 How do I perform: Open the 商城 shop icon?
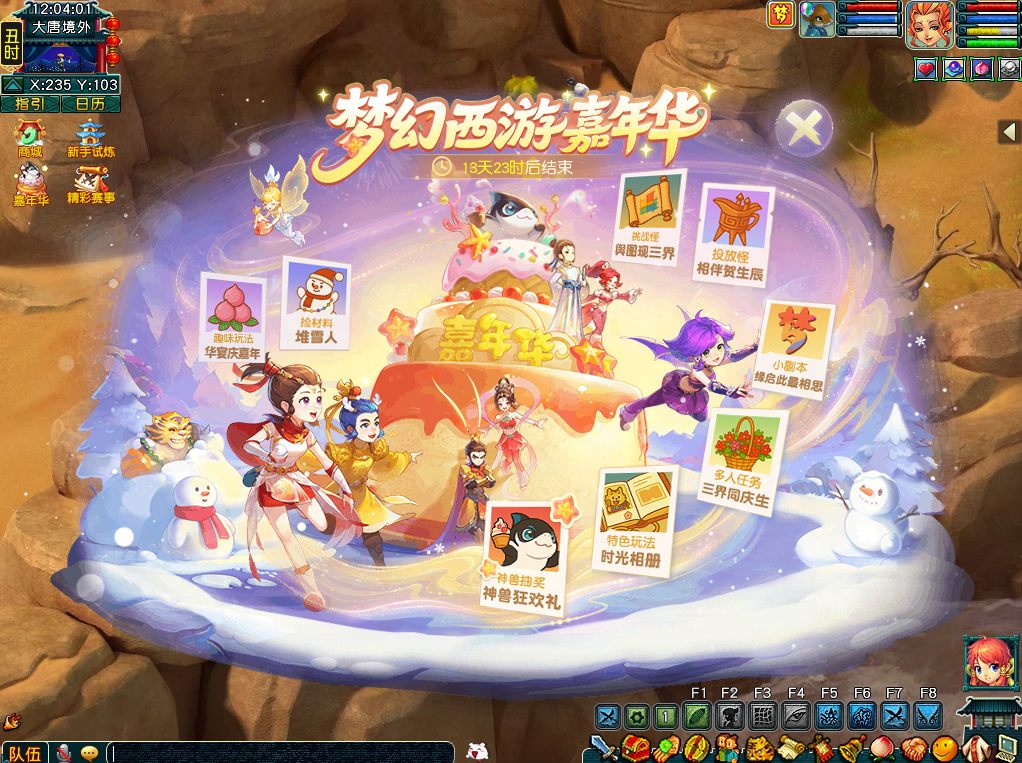coord(31,138)
